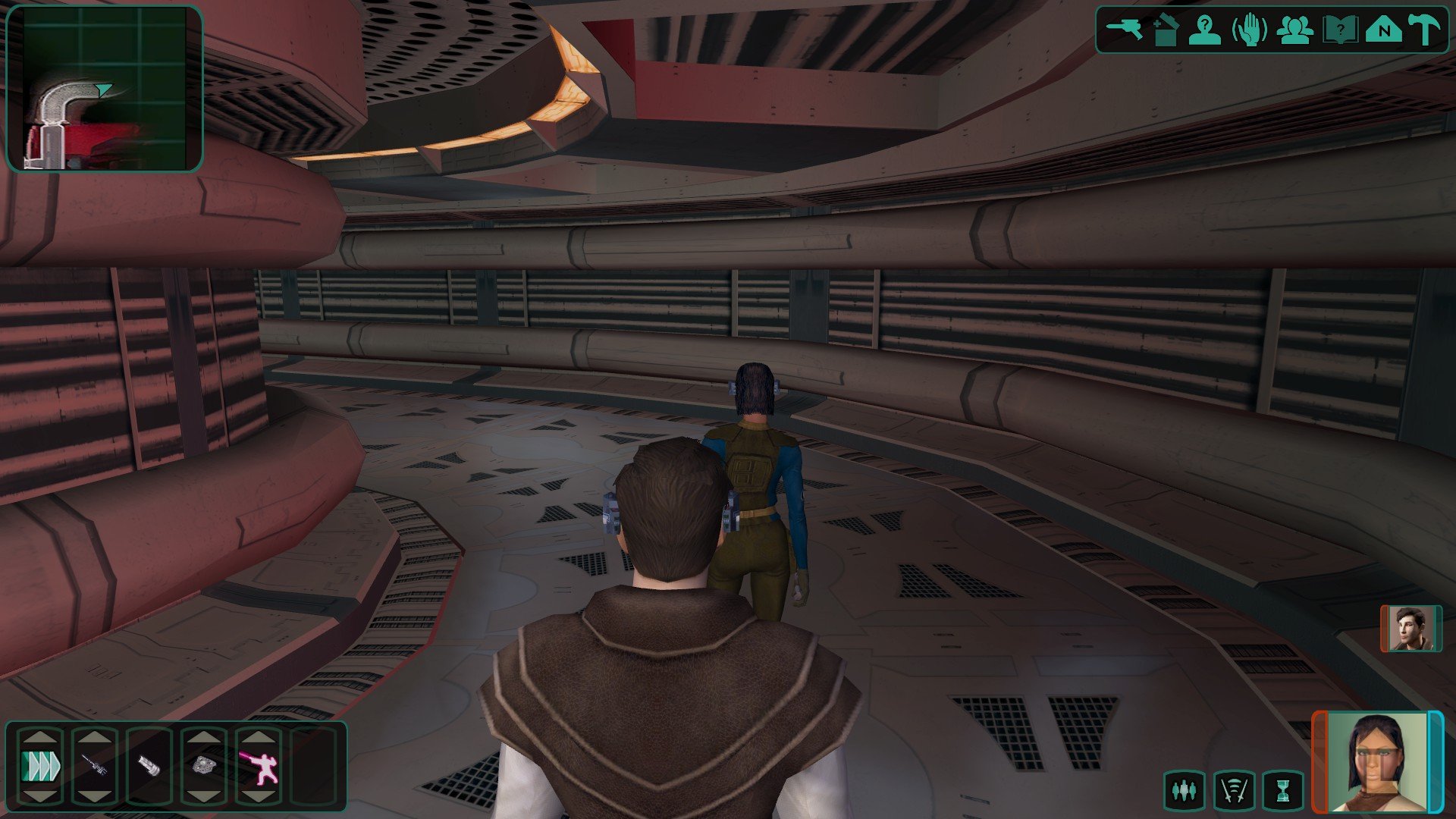
Task: Switch to the male companion portrait
Action: (x=1410, y=628)
